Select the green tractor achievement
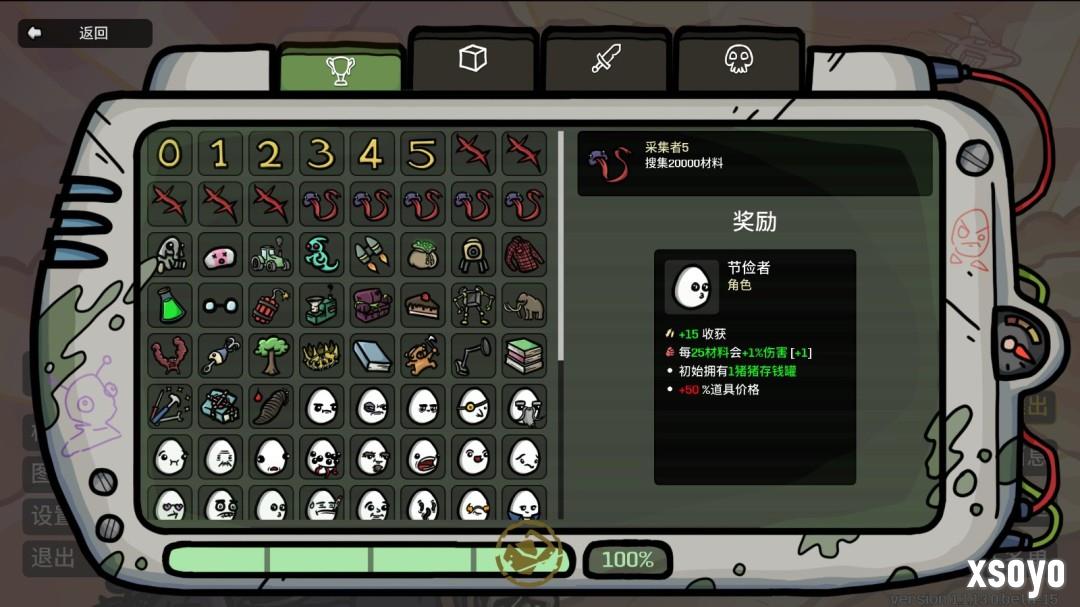 pyautogui.click(x=271, y=255)
